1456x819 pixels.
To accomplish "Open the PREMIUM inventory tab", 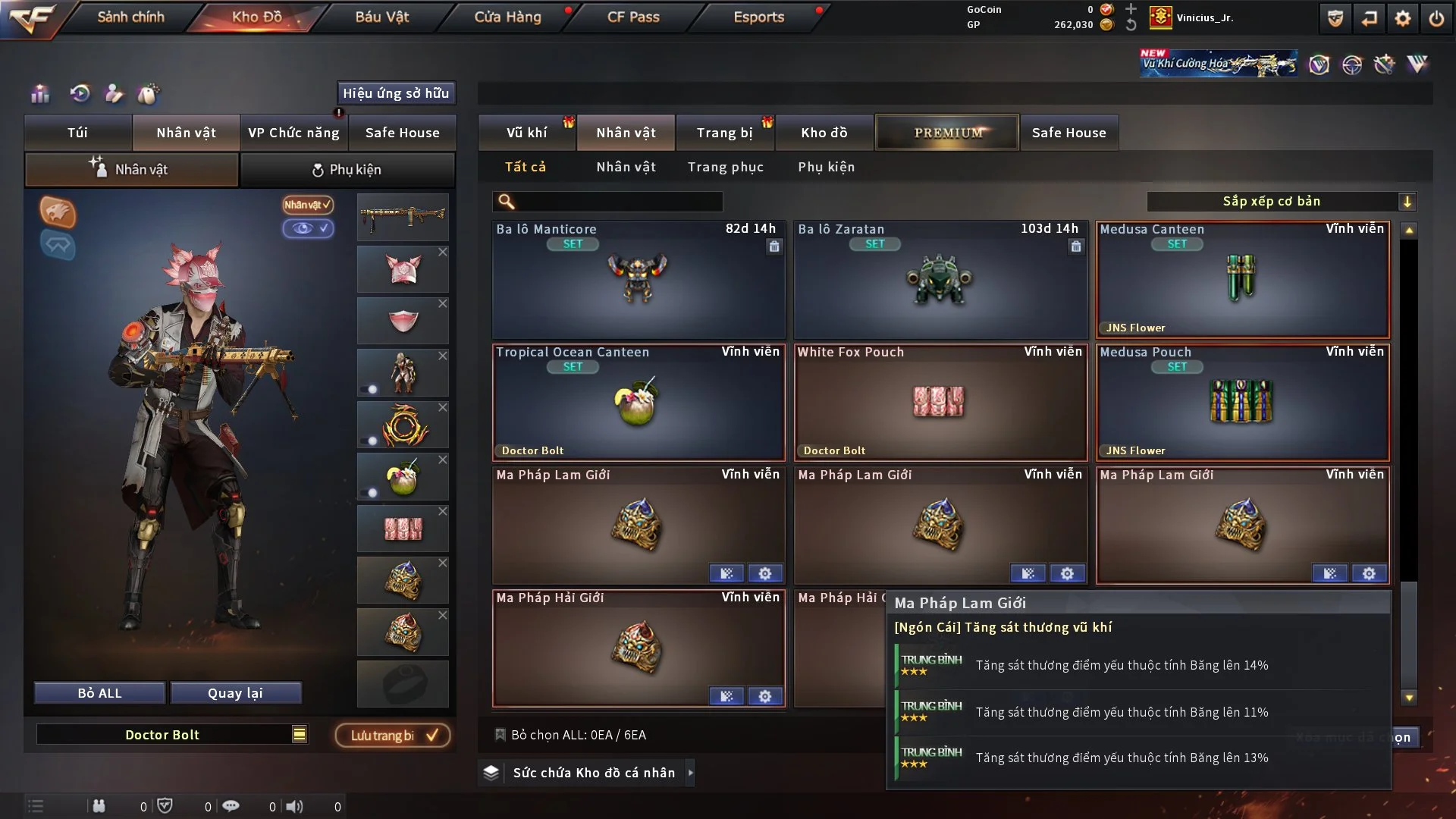I will click(x=948, y=133).
